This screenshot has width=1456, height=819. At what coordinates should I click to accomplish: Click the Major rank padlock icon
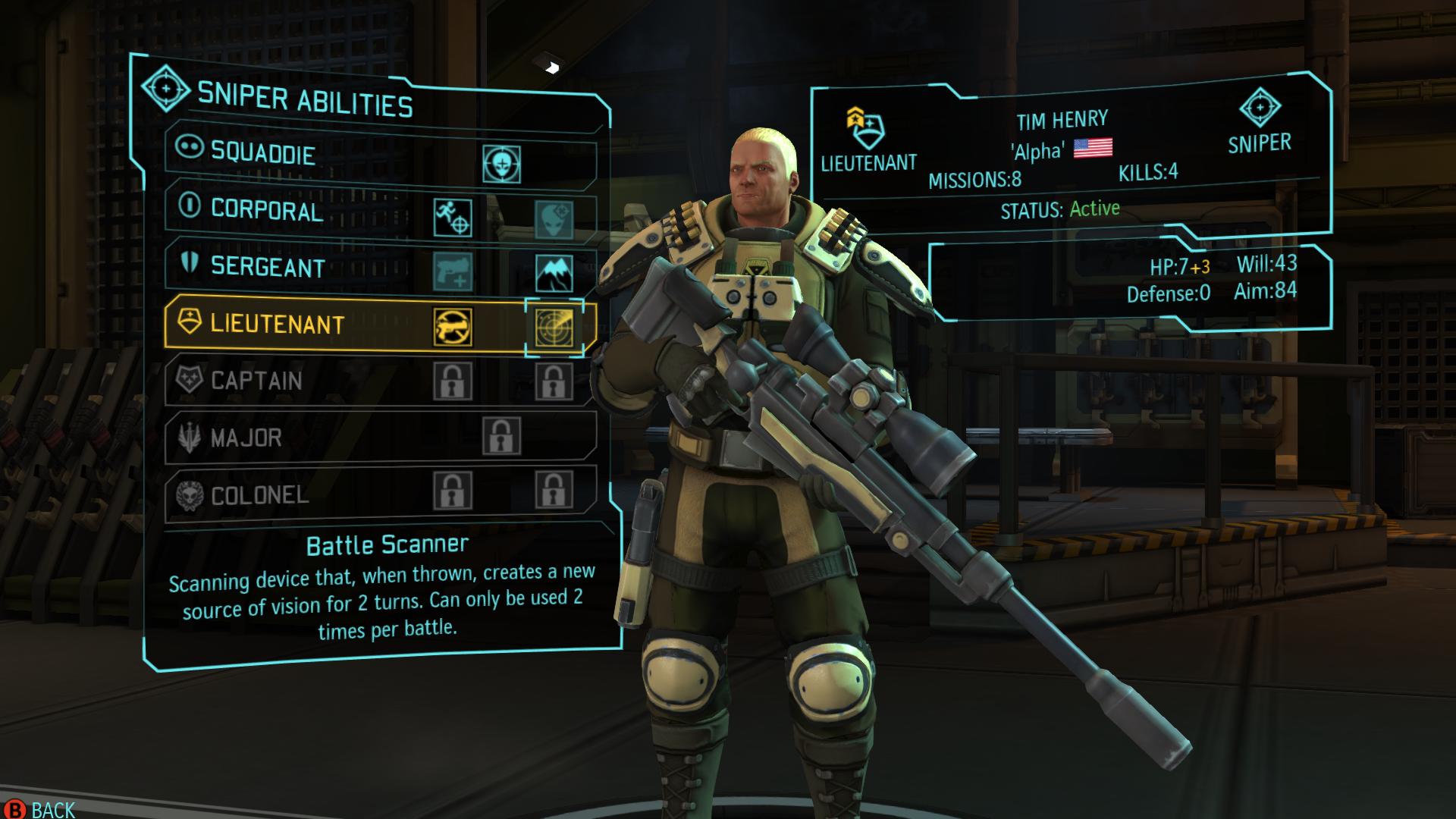pyautogui.click(x=501, y=436)
